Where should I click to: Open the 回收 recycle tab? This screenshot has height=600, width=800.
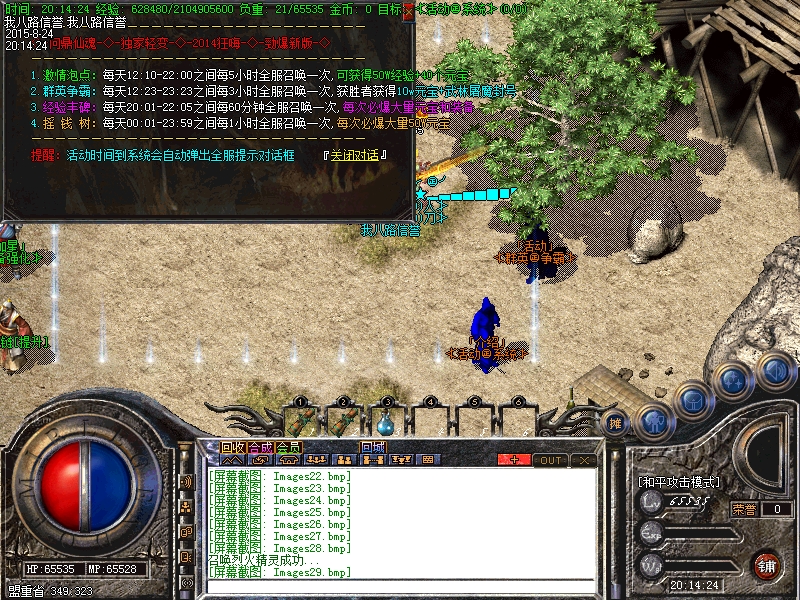[x=233, y=447]
